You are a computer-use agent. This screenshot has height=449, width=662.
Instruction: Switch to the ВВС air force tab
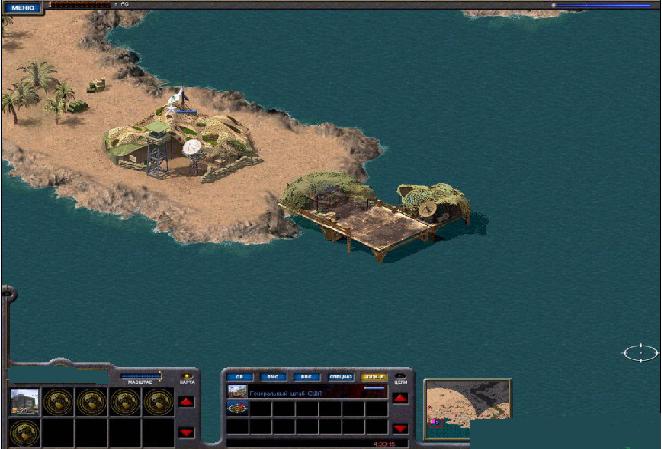(306, 377)
